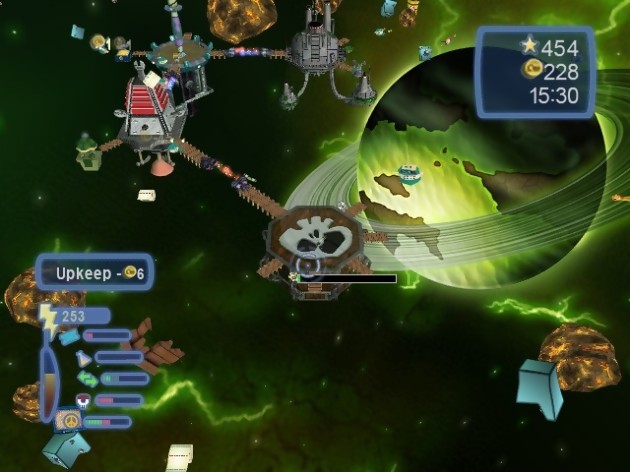Open the Upkeep cost panel
Screen dimensions: 630x472
coord(95,272)
